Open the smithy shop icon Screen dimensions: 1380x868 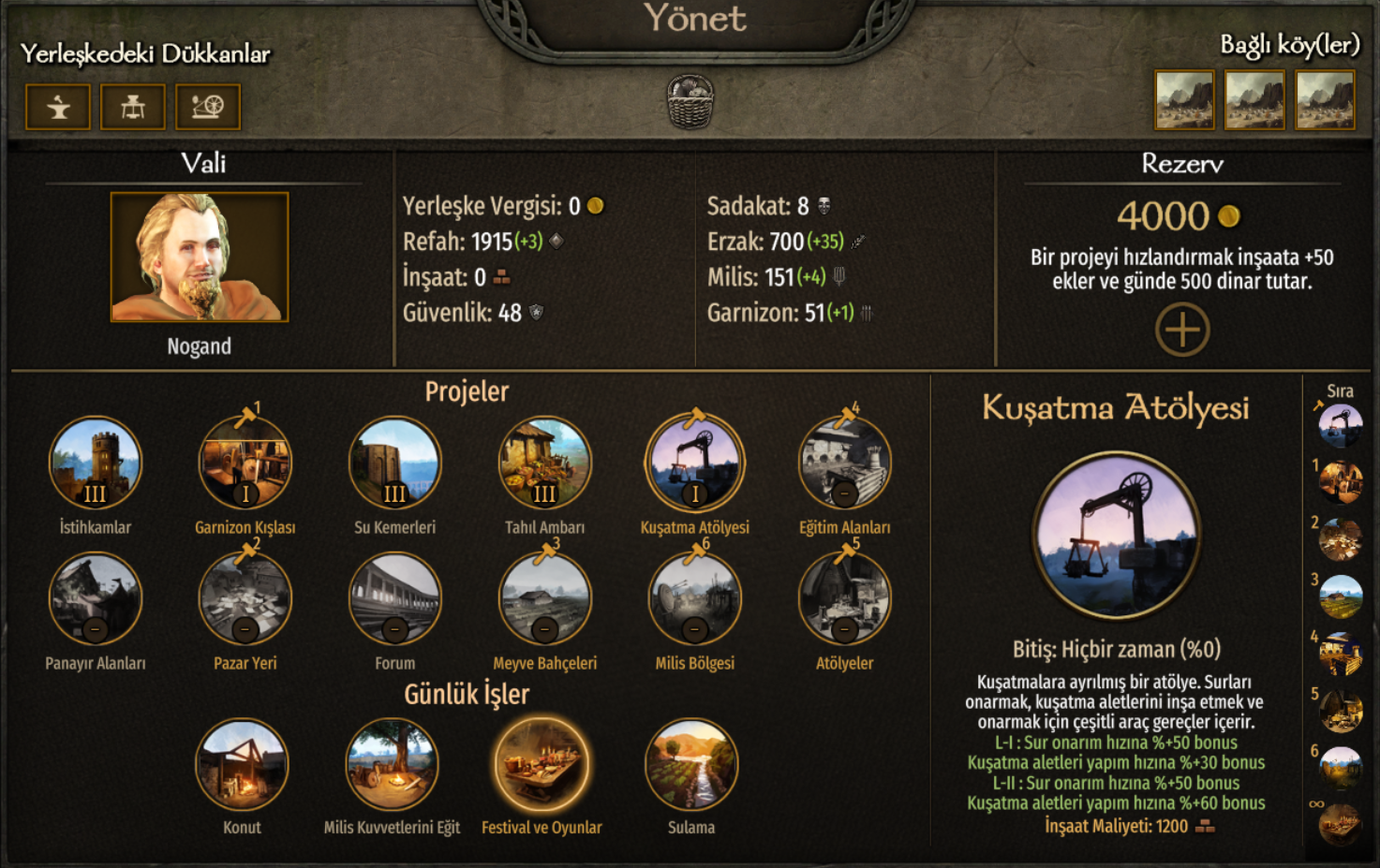click(58, 107)
